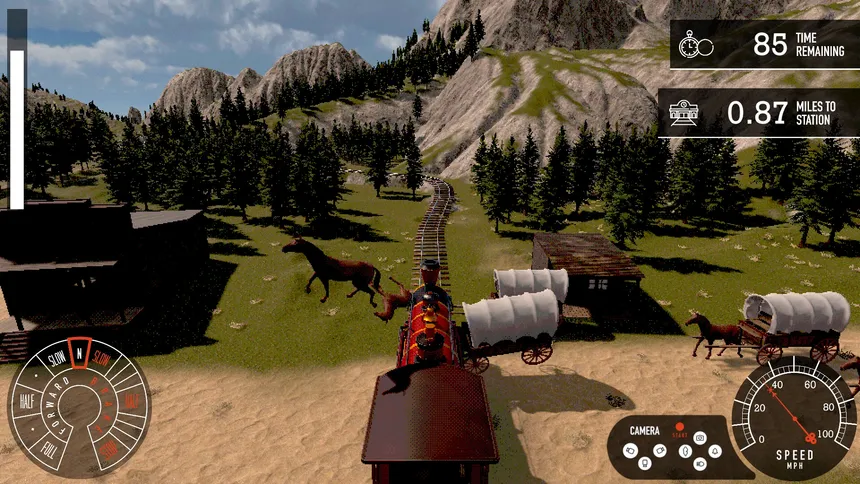
Task: Click the red Start dot on the camera panel
Action: point(679,427)
